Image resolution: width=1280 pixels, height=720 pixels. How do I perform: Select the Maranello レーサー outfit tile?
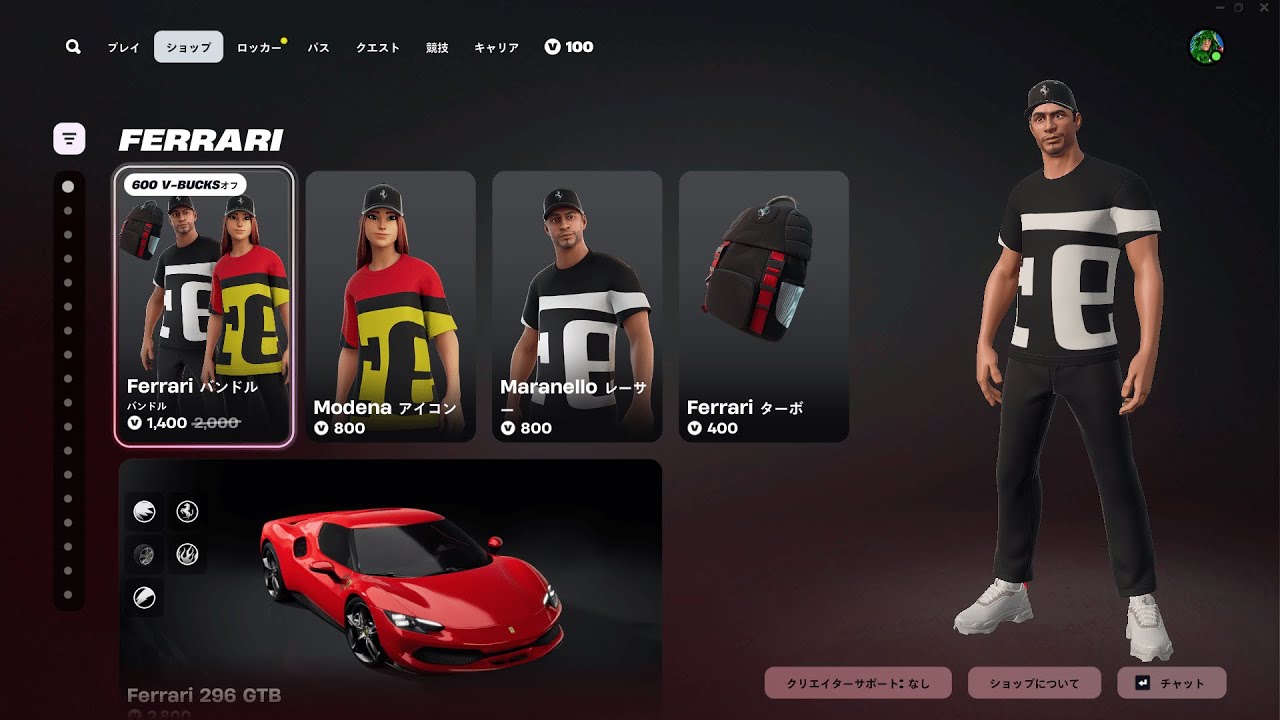click(x=577, y=306)
